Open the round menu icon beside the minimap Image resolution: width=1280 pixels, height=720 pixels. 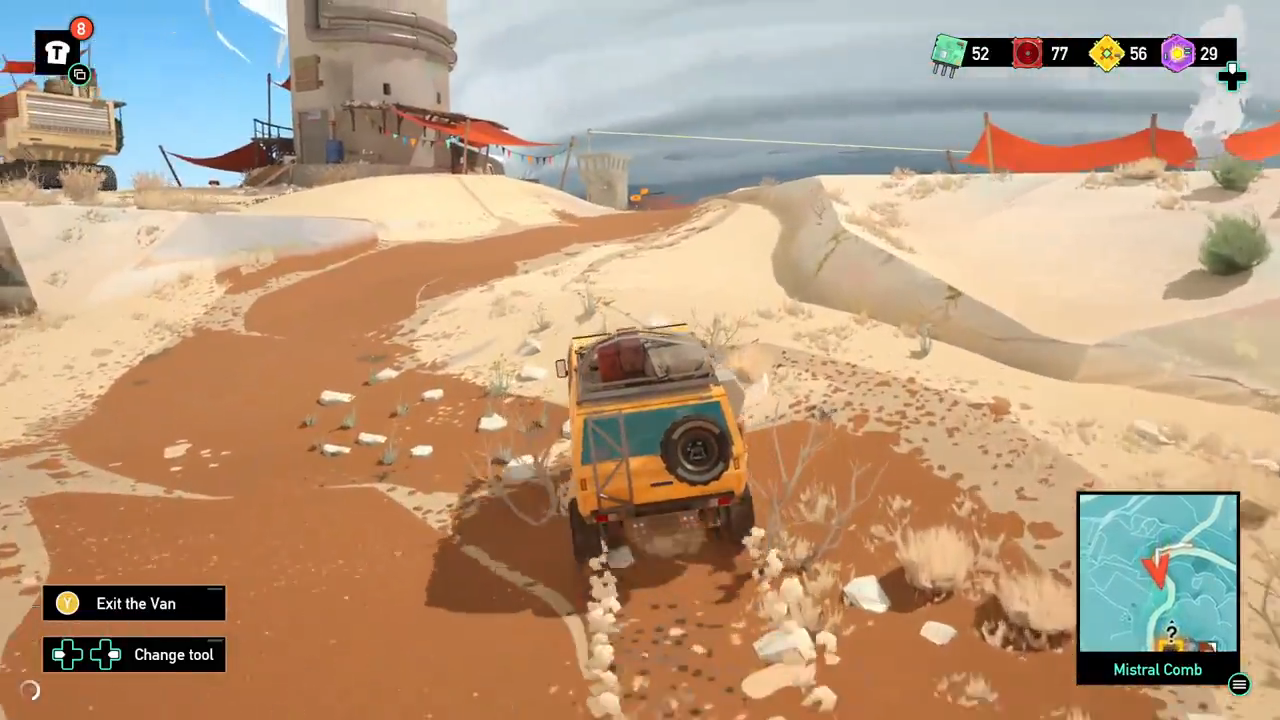[x=1239, y=684]
